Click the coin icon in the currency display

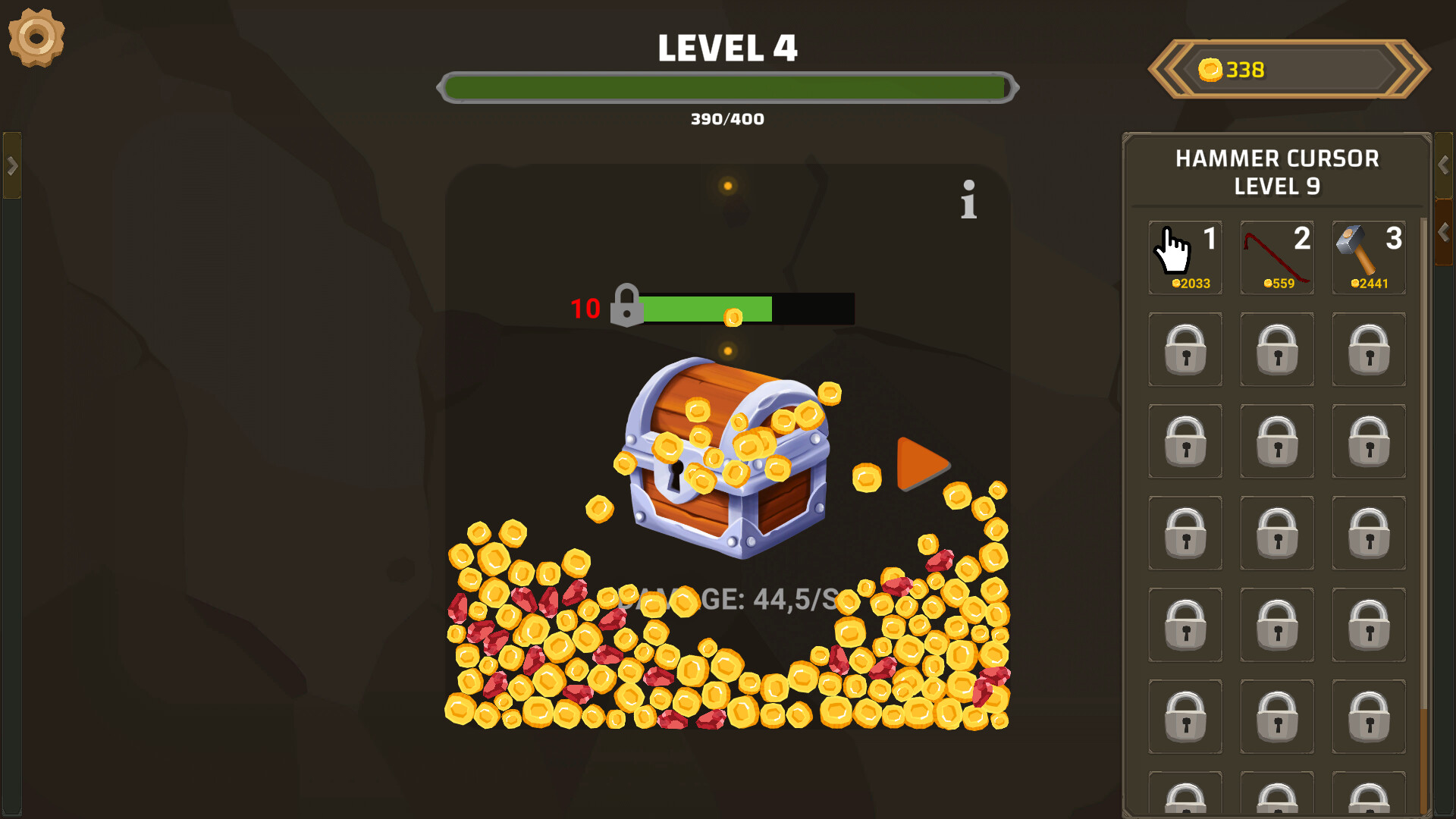[1211, 70]
